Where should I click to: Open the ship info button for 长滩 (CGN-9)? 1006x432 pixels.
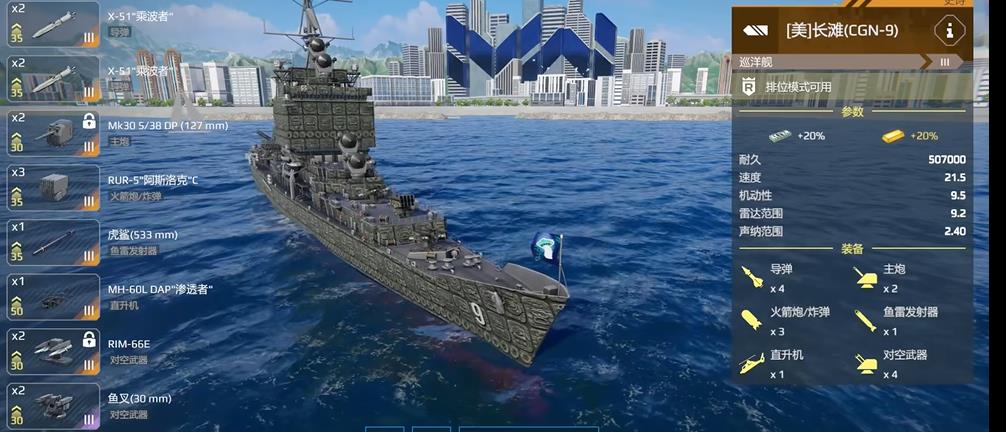(x=949, y=30)
